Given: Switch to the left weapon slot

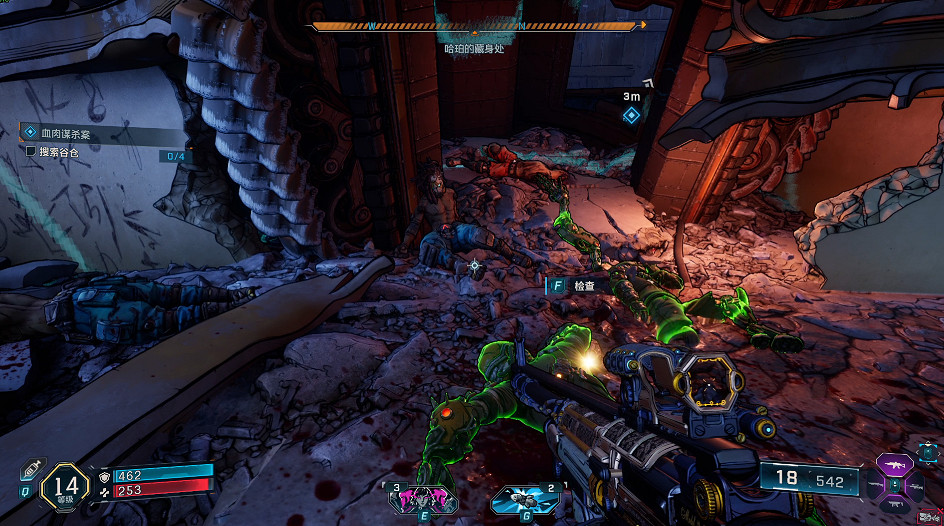Looking at the screenshot, I should pos(875,485).
